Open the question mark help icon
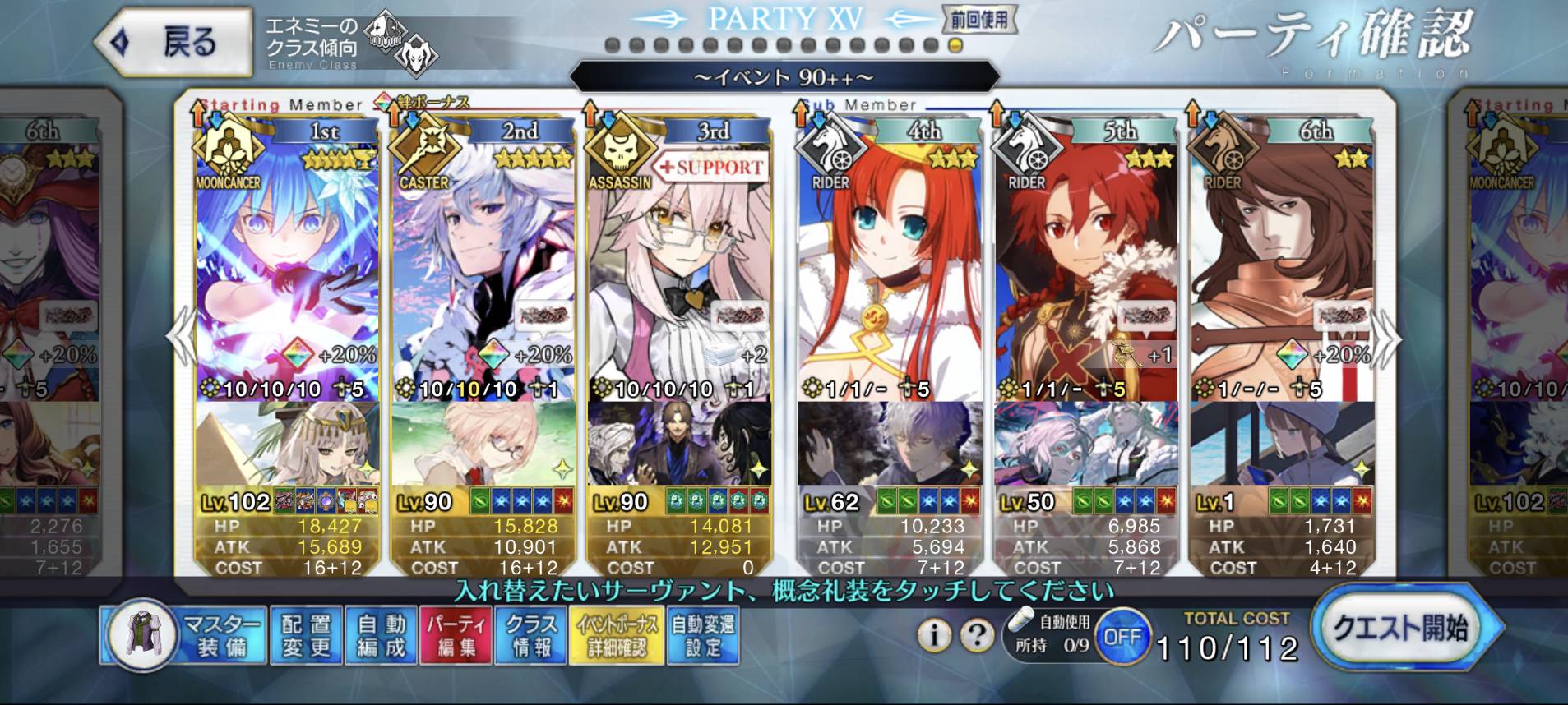Viewport: 1568px width, 705px height. (977, 635)
